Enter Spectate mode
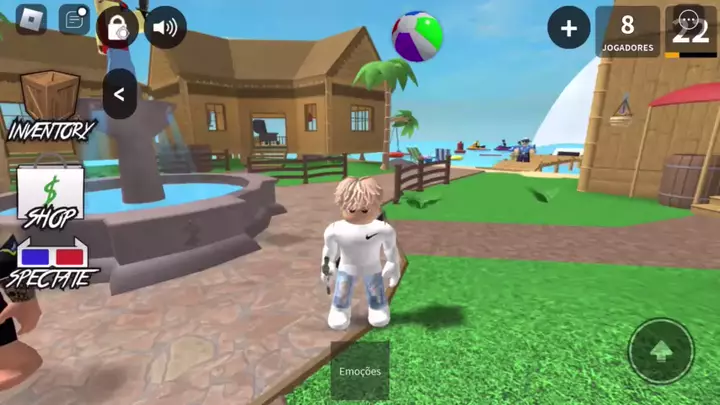Screen dimensions: 720x405 click(x=50, y=264)
